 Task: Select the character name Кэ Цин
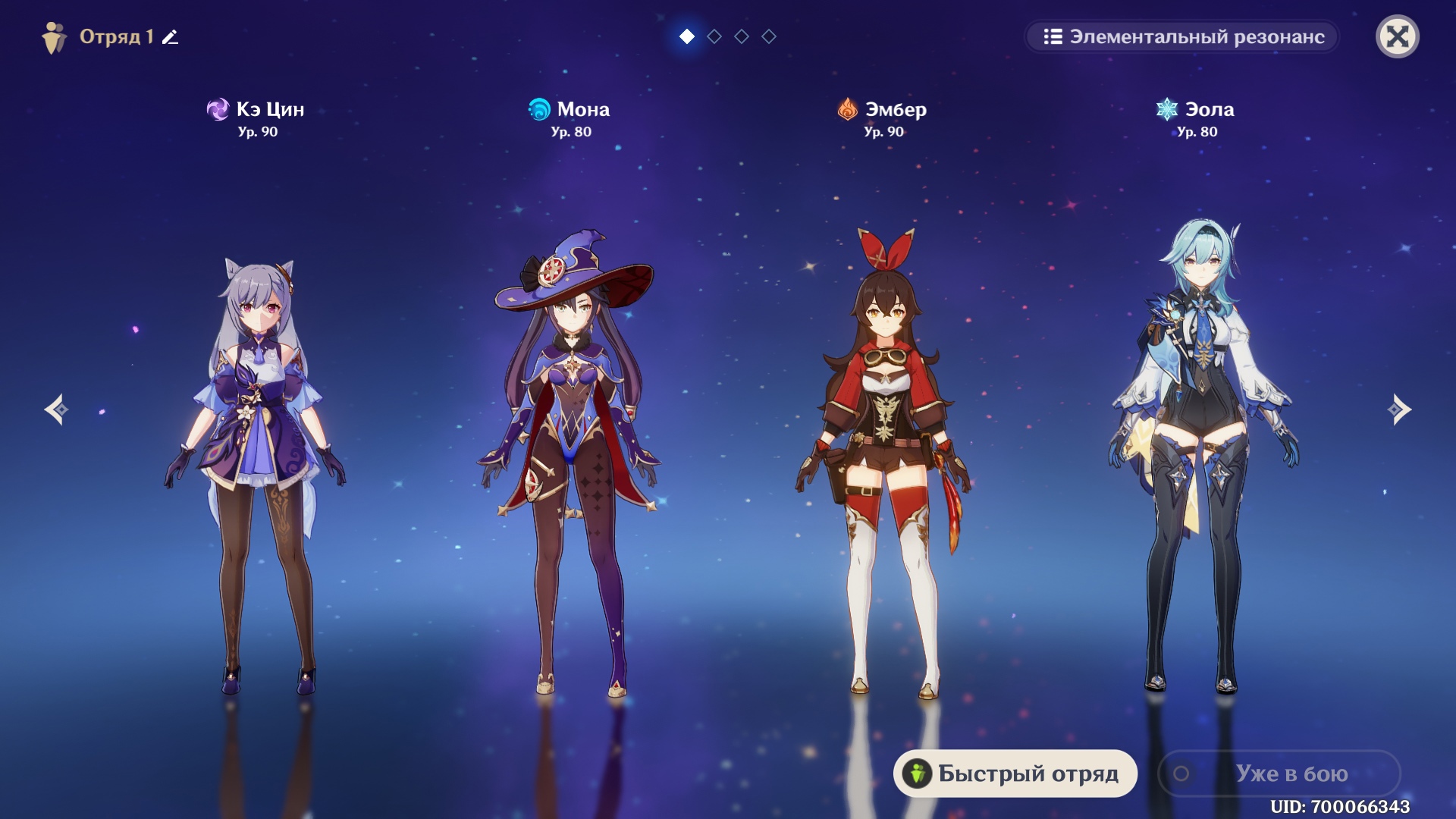click(x=269, y=109)
